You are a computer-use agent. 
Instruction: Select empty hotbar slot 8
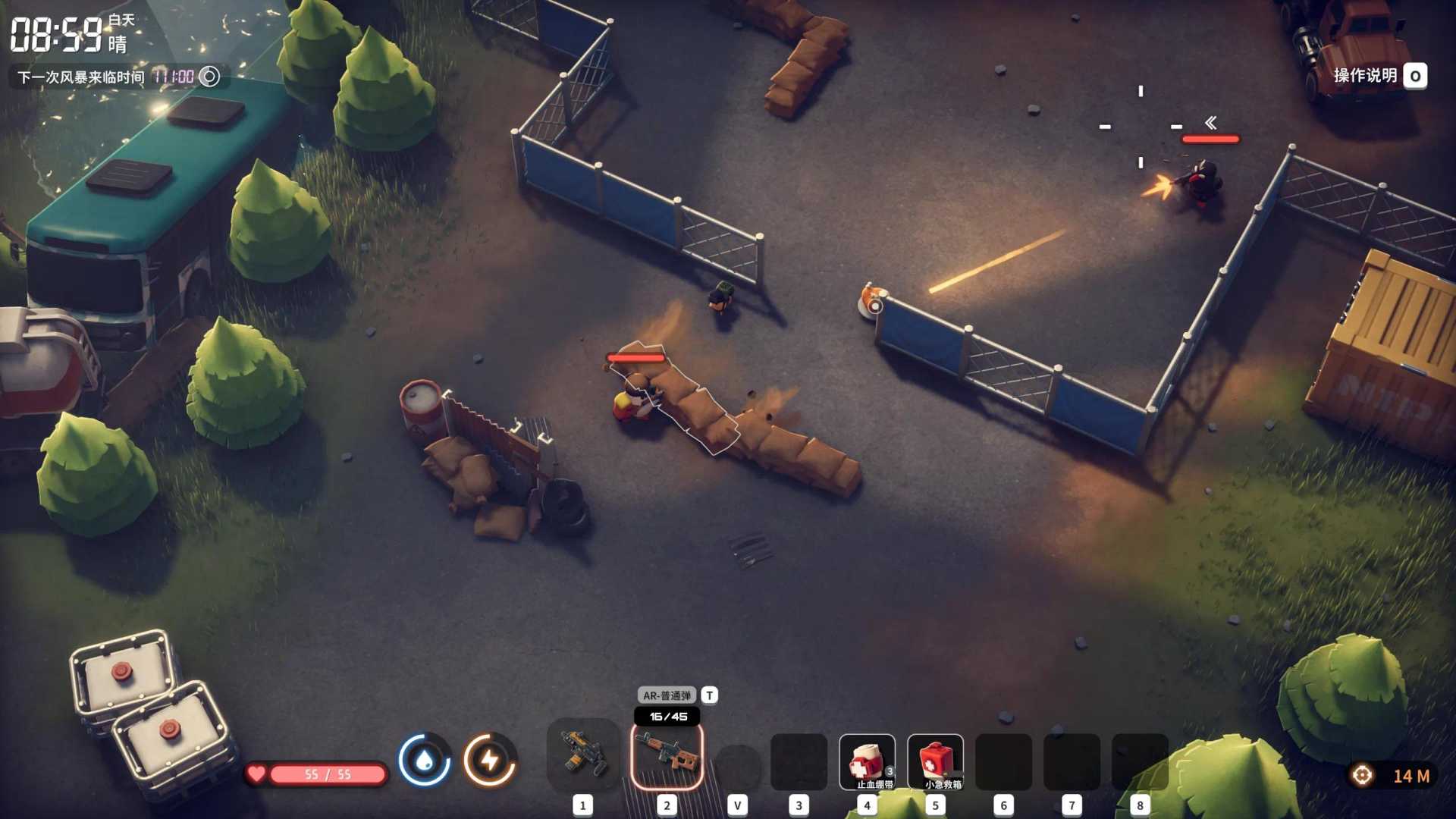coord(1140,762)
